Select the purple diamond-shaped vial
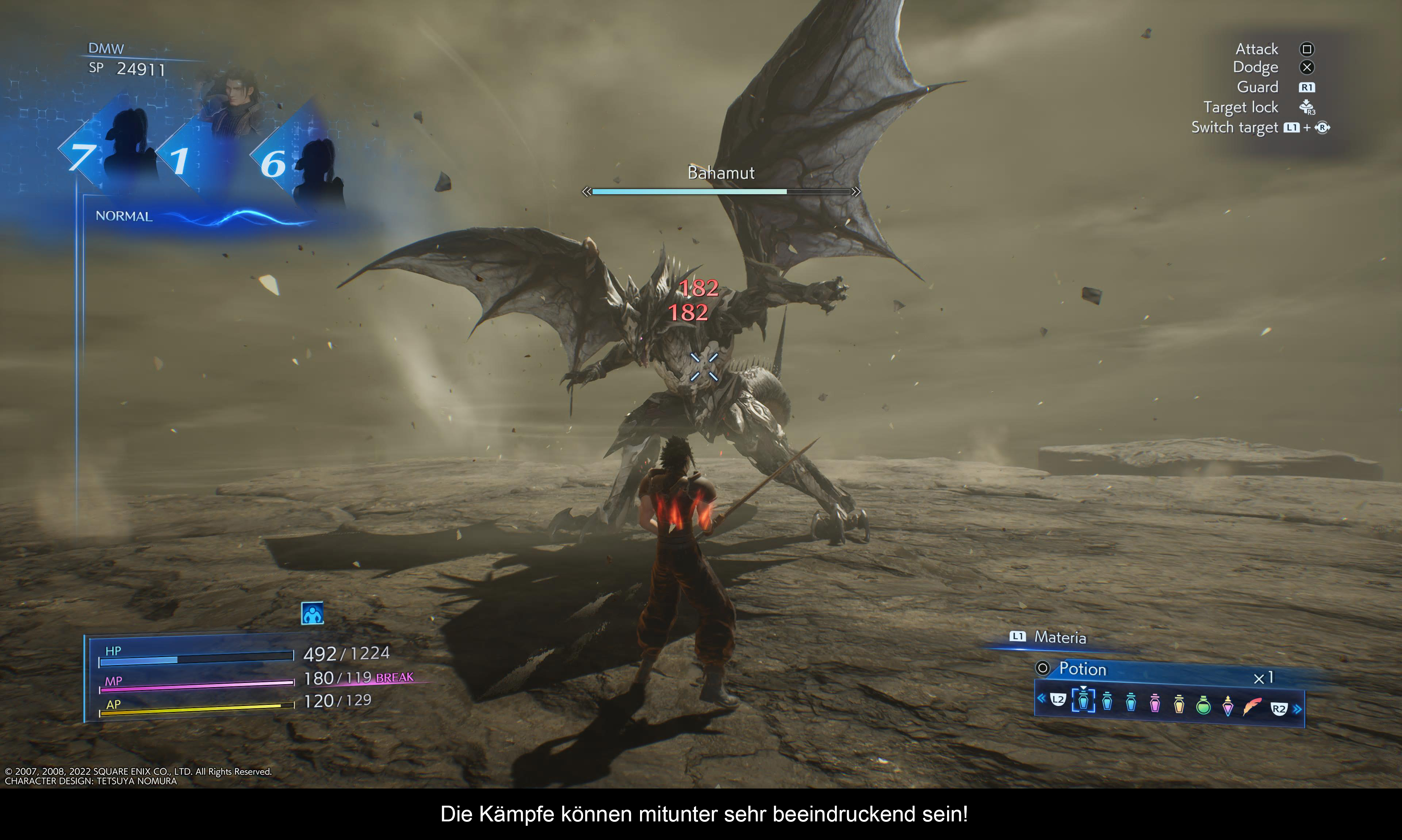 click(1228, 705)
